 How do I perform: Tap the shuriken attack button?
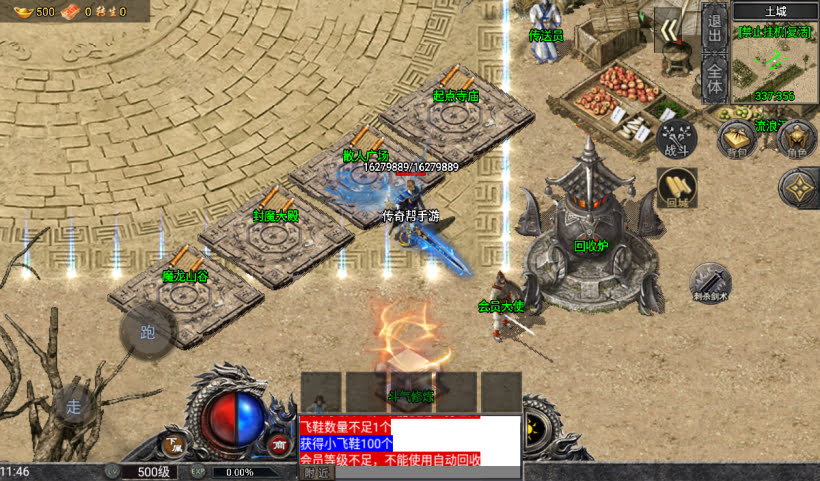click(x=798, y=188)
